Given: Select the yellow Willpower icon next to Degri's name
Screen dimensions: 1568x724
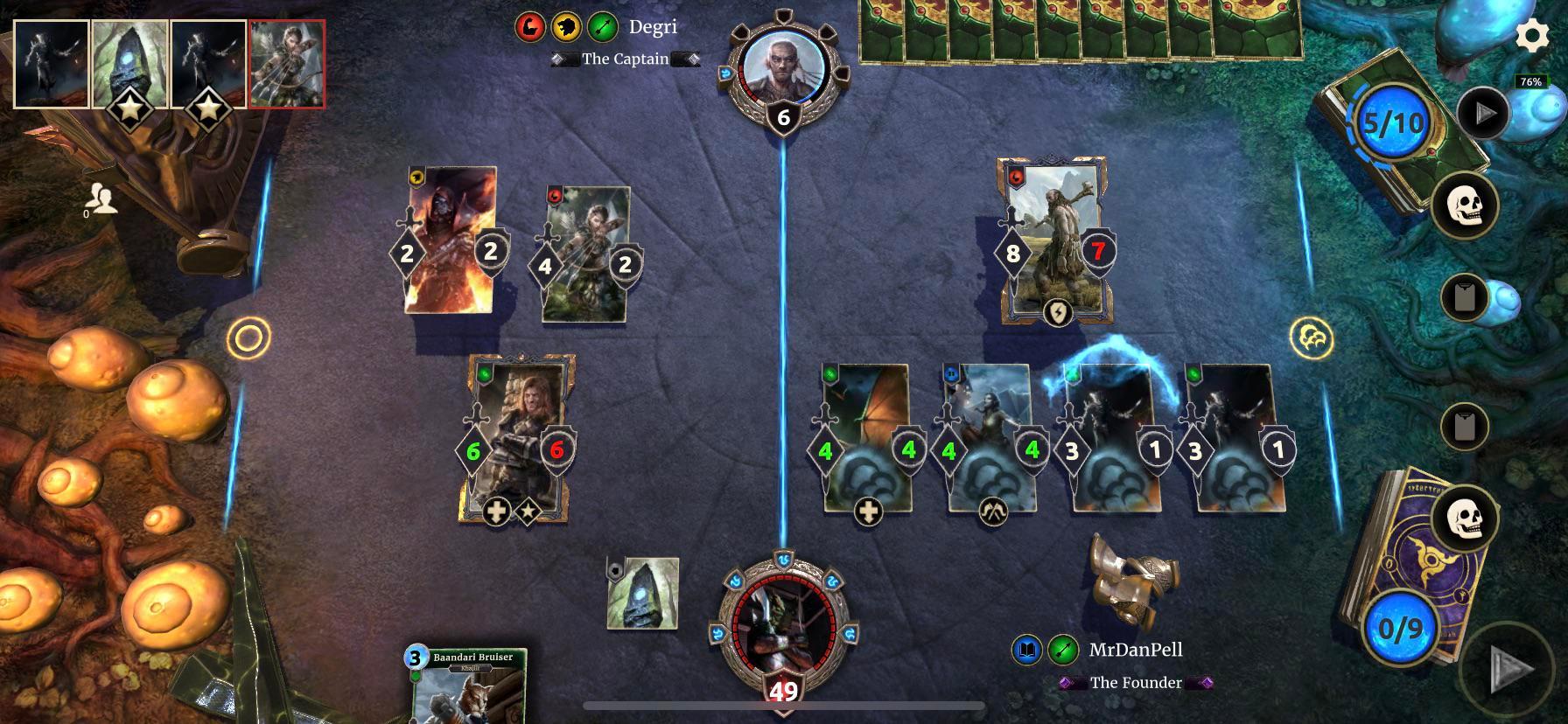Looking at the screenshot, I should pos(566,26).
